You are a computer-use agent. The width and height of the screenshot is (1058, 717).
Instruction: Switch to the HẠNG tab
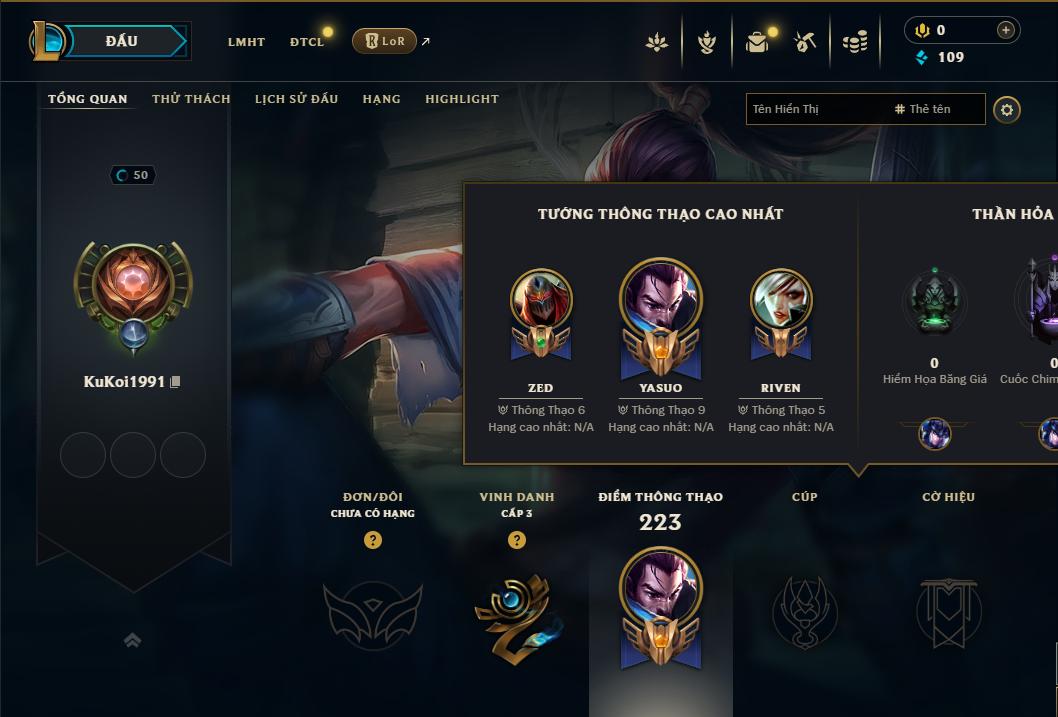(381, 99)
